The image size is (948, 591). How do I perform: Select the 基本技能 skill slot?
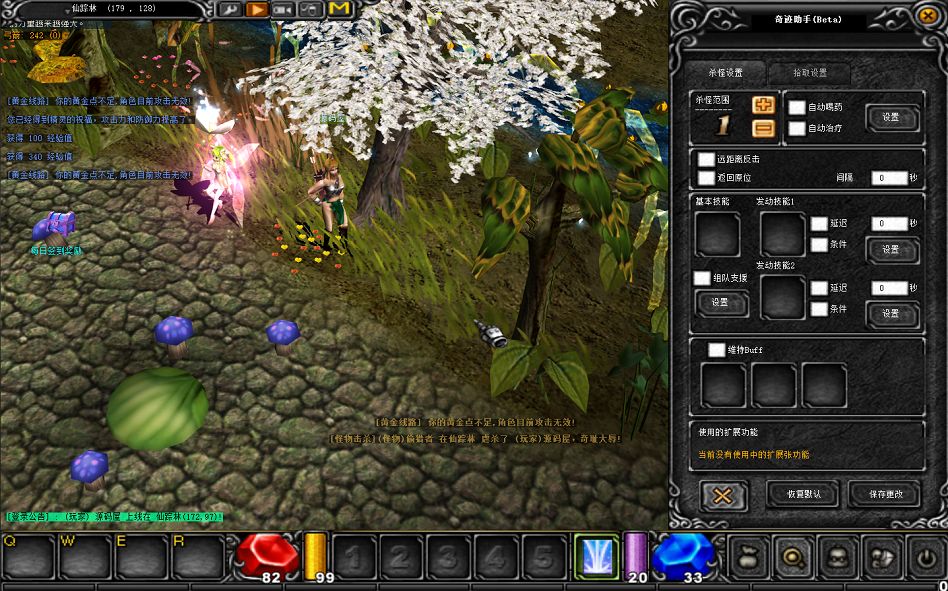coord(717,235)
